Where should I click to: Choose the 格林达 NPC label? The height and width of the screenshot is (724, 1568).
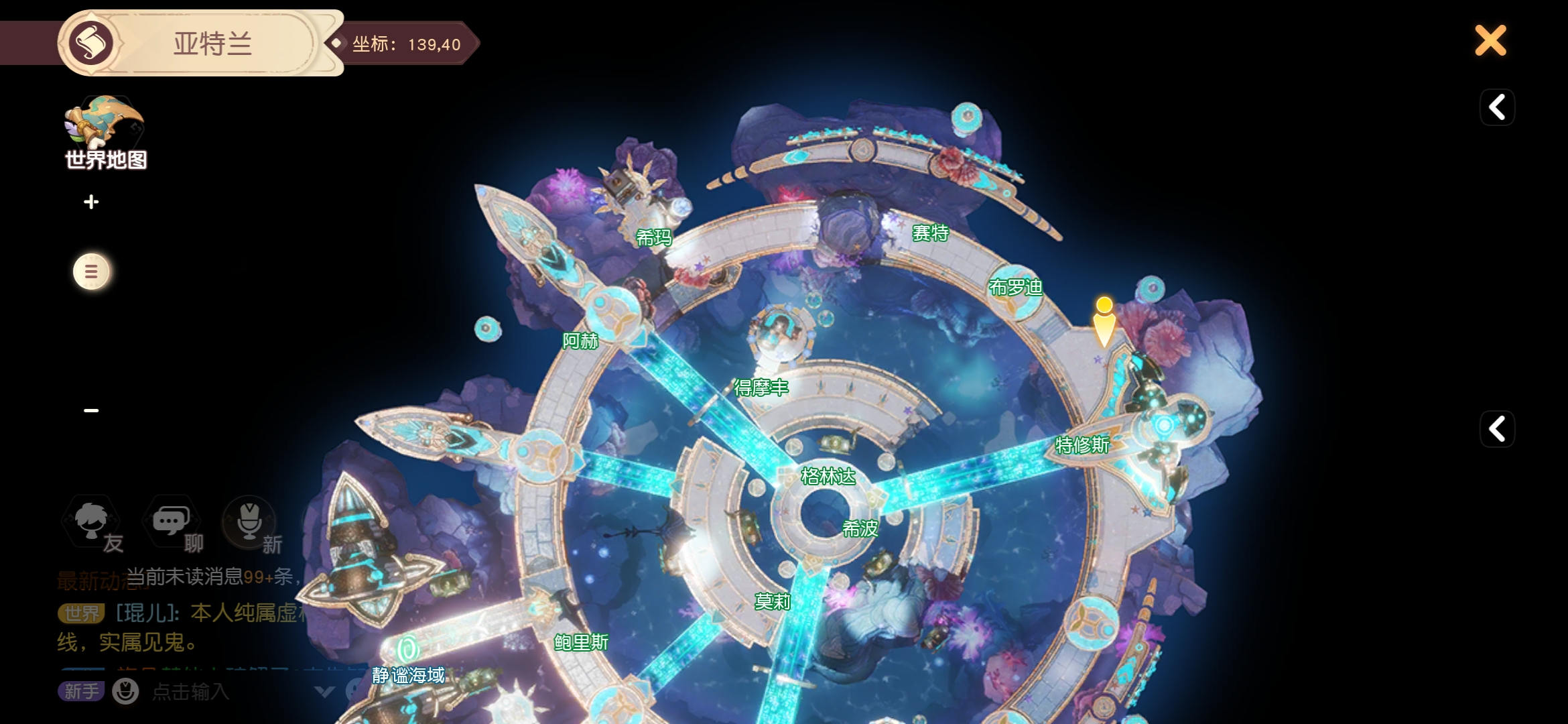828,477
